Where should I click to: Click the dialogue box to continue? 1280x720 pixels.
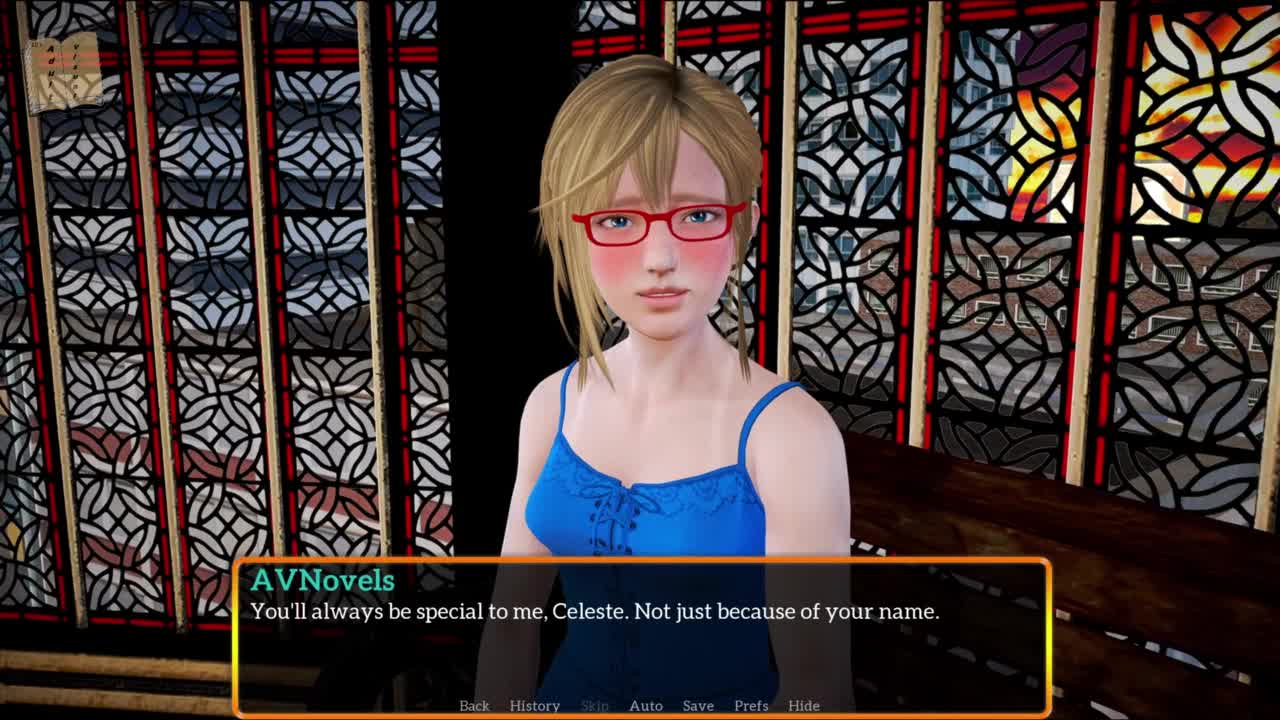point(640,640)
